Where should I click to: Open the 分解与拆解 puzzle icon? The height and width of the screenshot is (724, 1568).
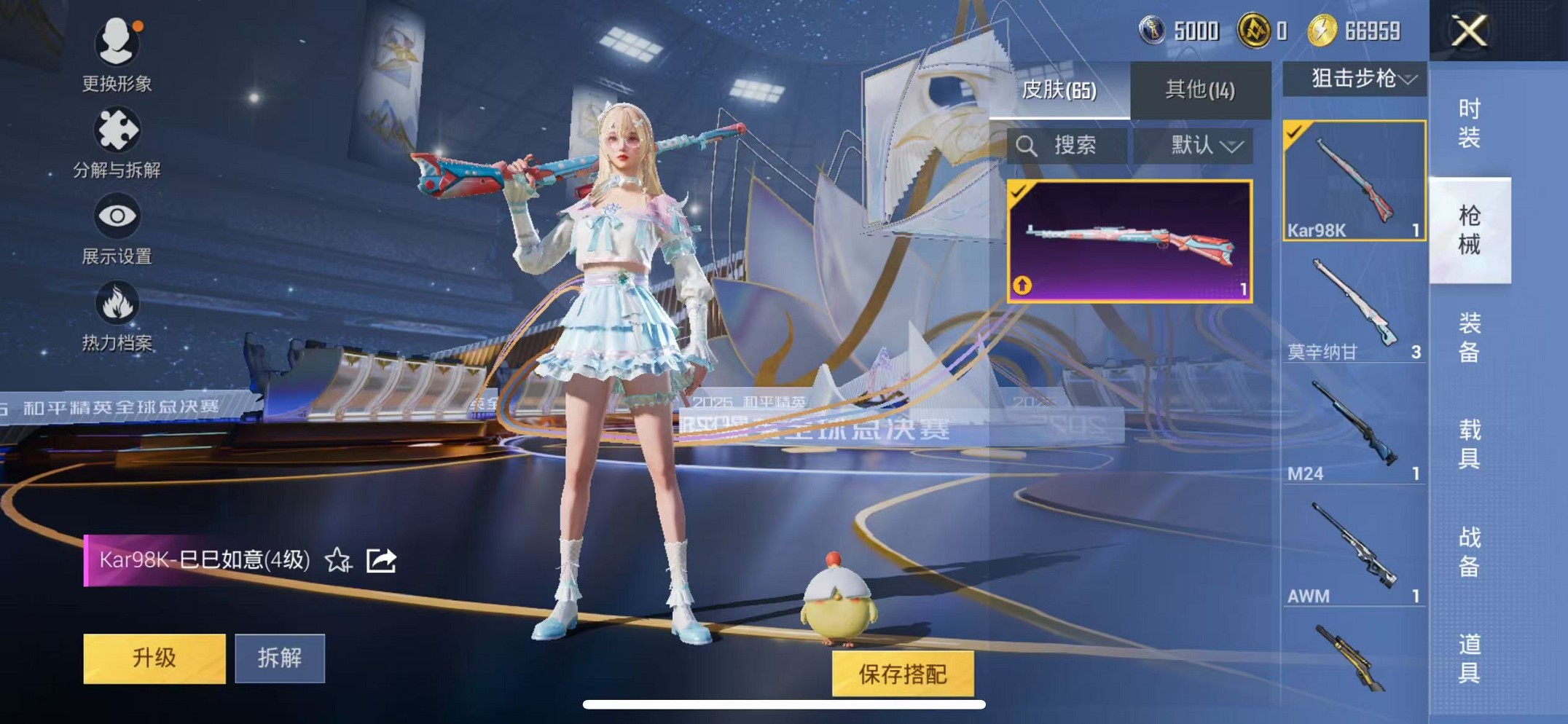pos(119,130)
